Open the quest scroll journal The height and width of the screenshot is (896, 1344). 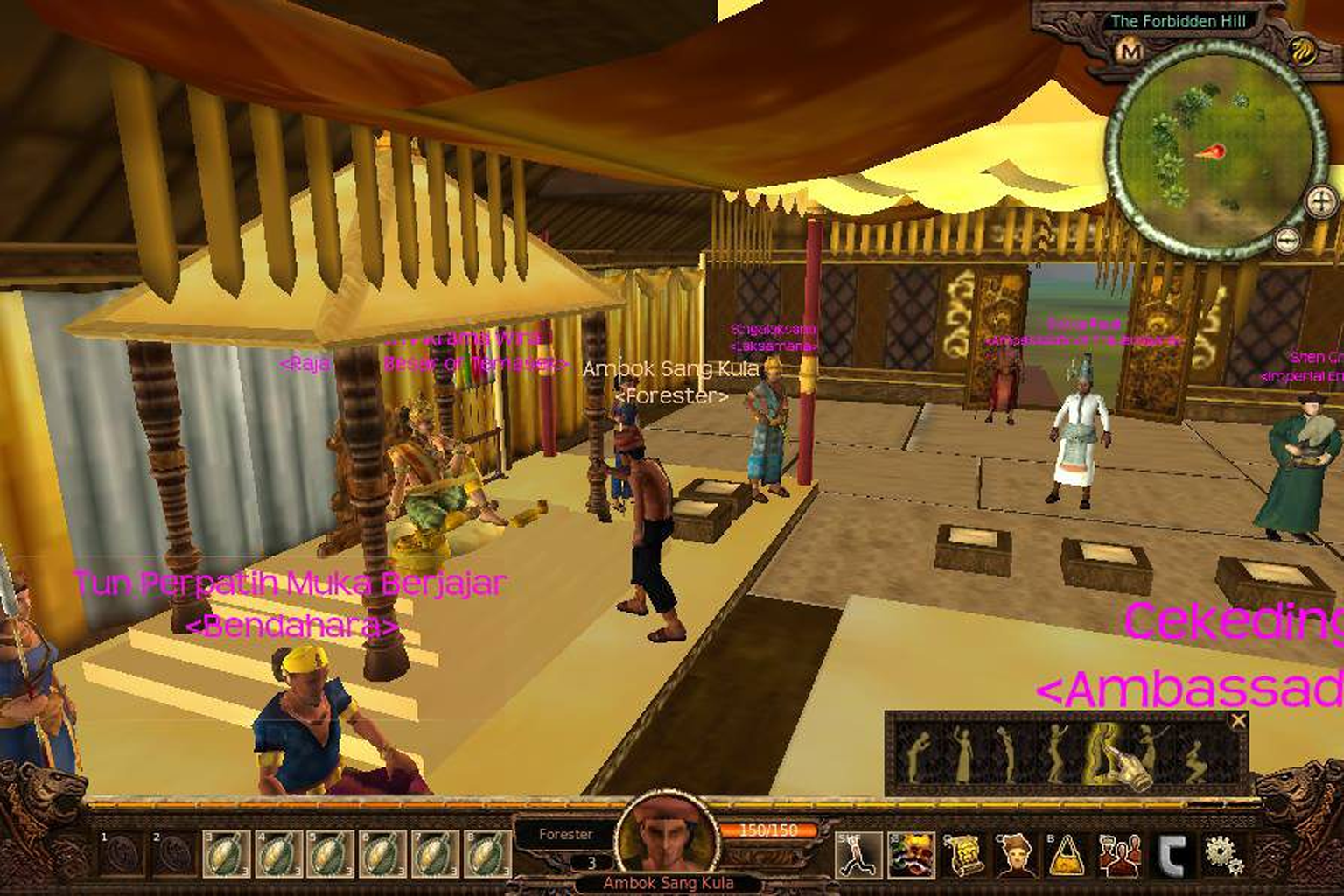[x=963, y=855]
